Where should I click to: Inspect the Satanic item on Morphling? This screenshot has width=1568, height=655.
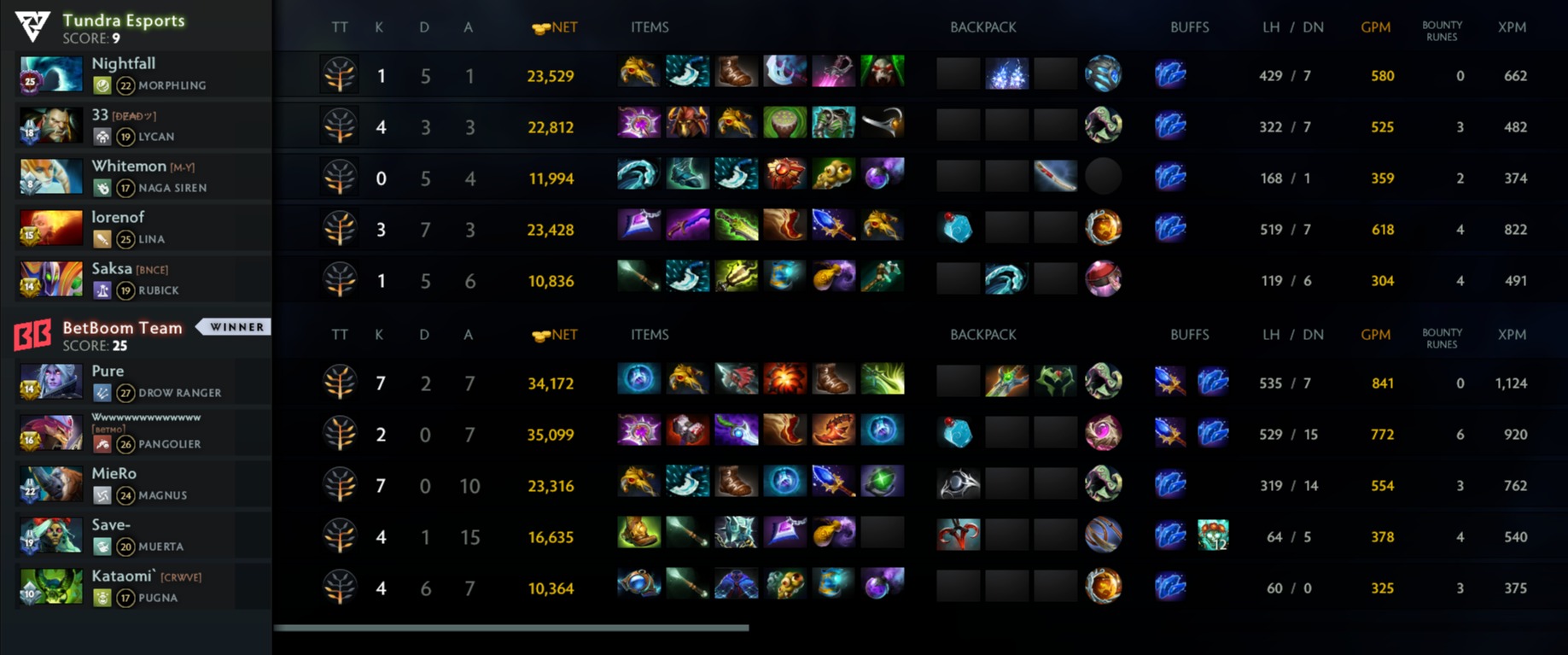point(882,73)
